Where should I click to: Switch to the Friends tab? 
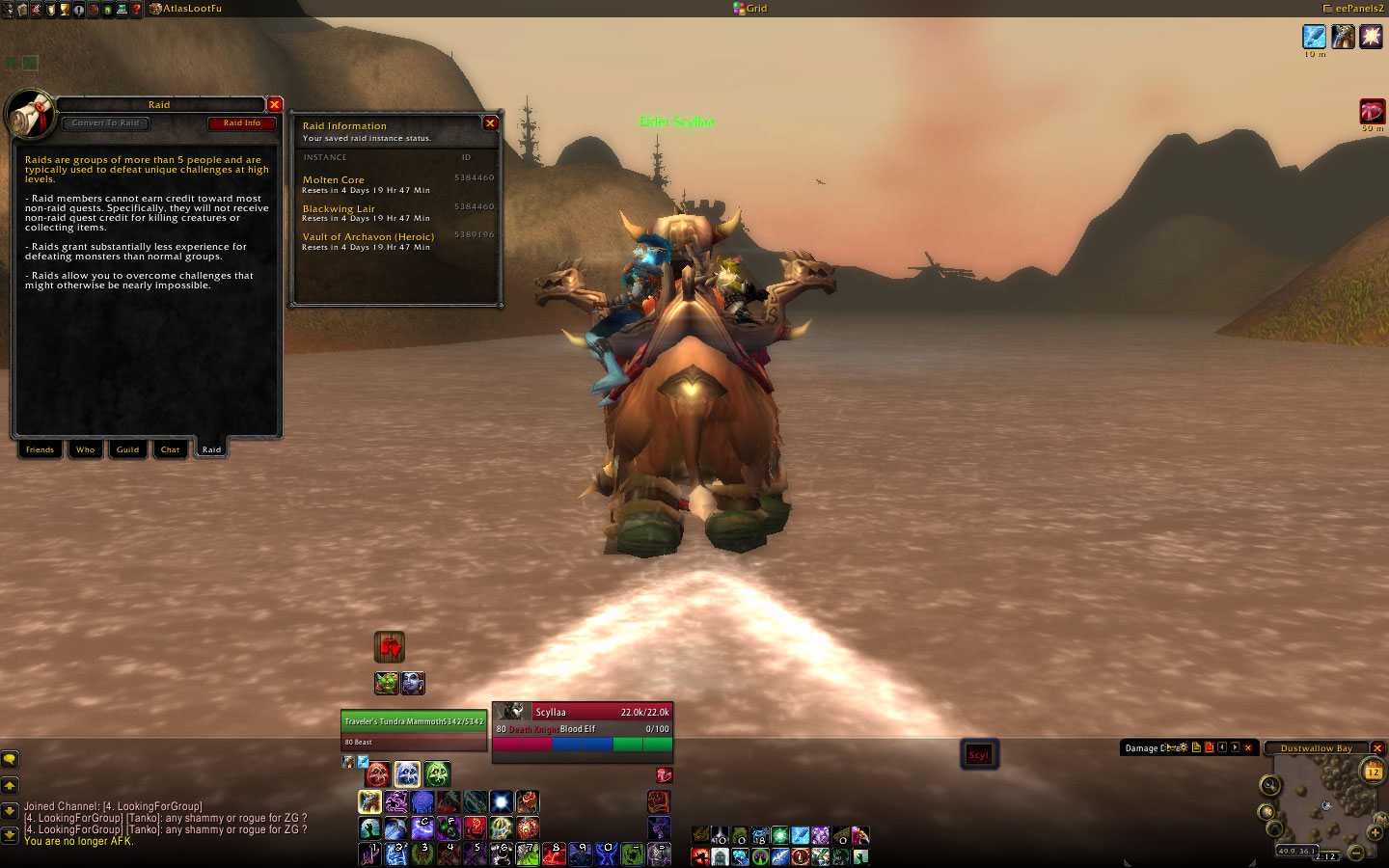point(40,449)
